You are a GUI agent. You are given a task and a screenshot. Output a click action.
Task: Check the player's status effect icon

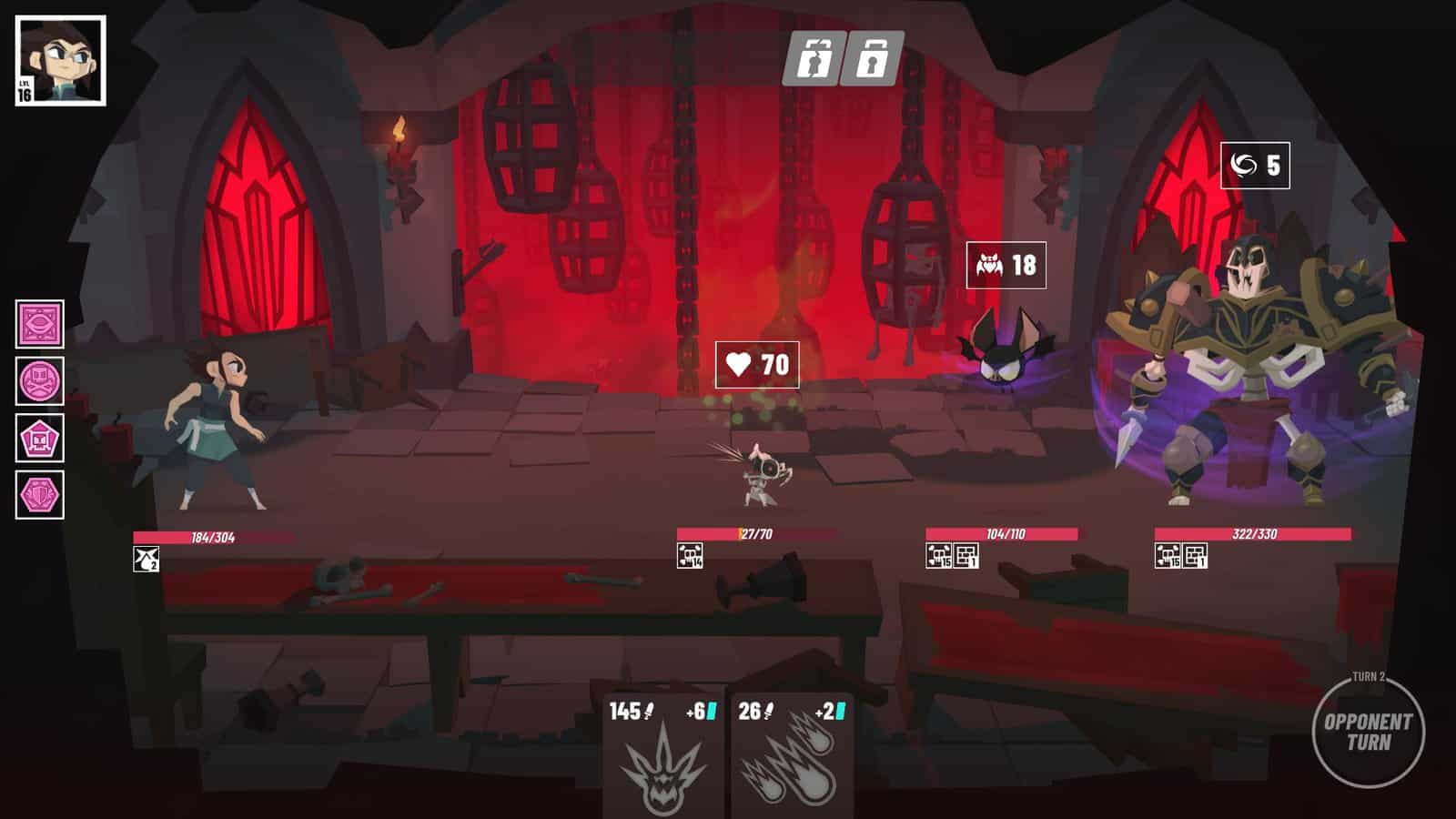146,559
